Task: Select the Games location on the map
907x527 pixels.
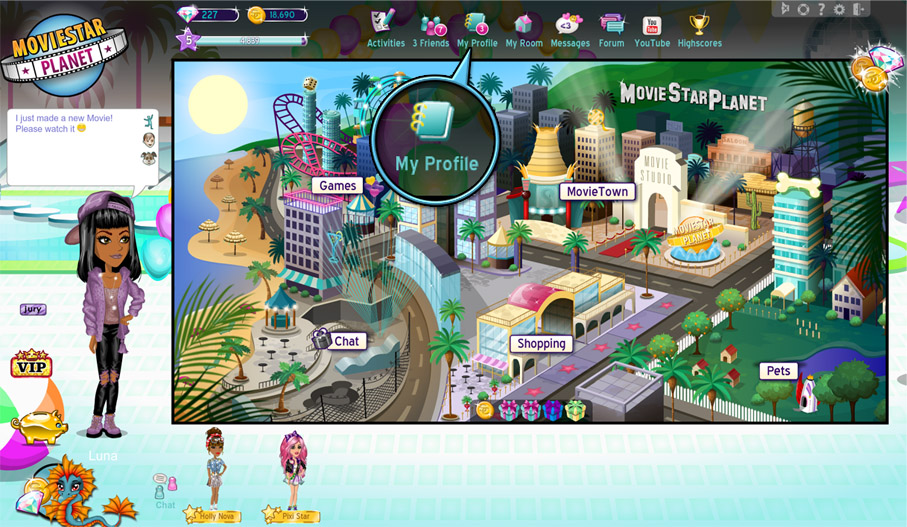Action: 338,185
